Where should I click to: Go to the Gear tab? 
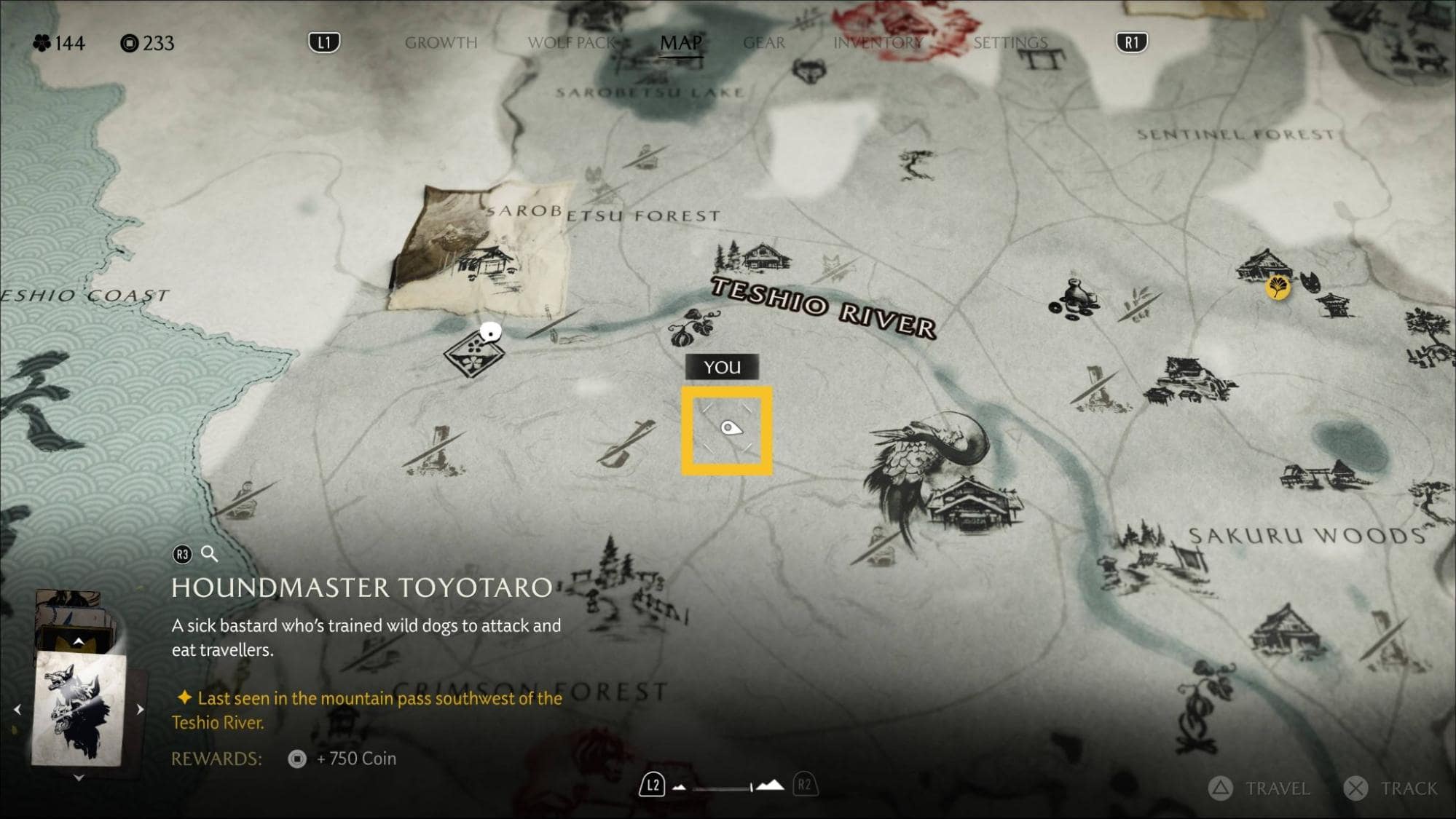pos(764,43)
